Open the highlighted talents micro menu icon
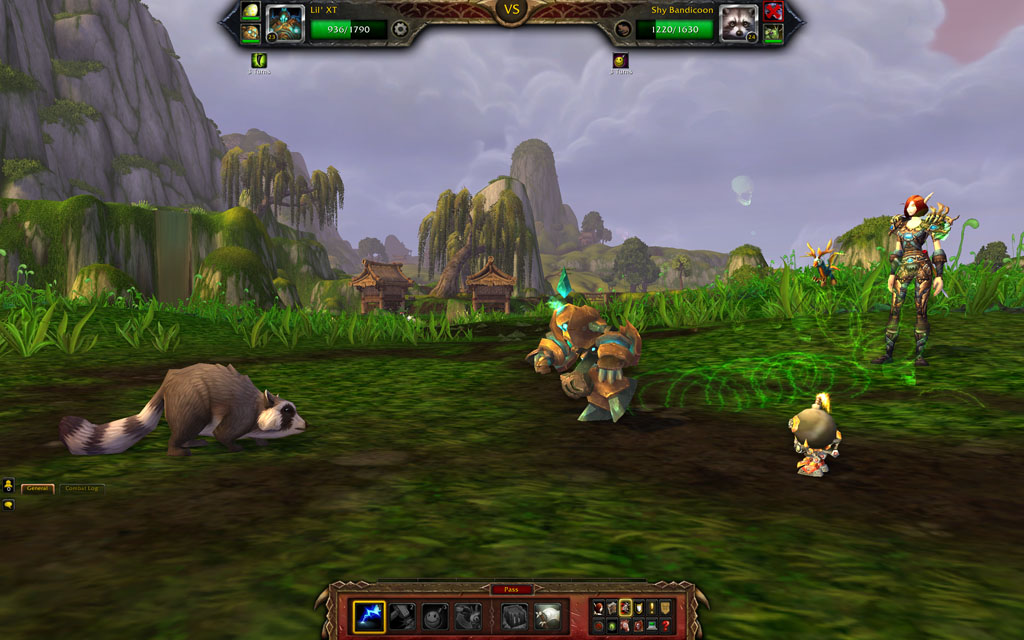 pyautogui.click(x=626, y=607)
